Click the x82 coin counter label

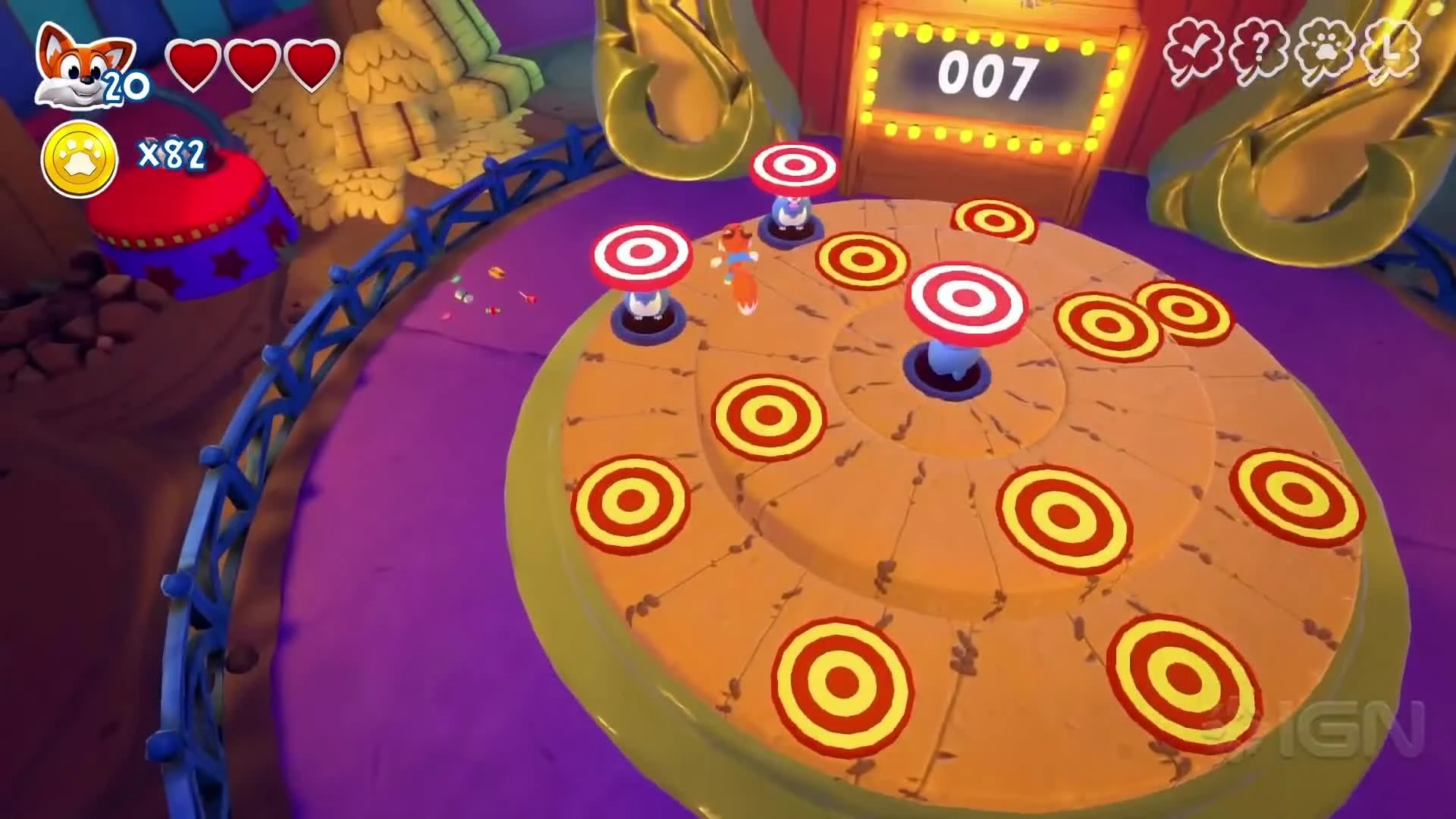point(171,154)
